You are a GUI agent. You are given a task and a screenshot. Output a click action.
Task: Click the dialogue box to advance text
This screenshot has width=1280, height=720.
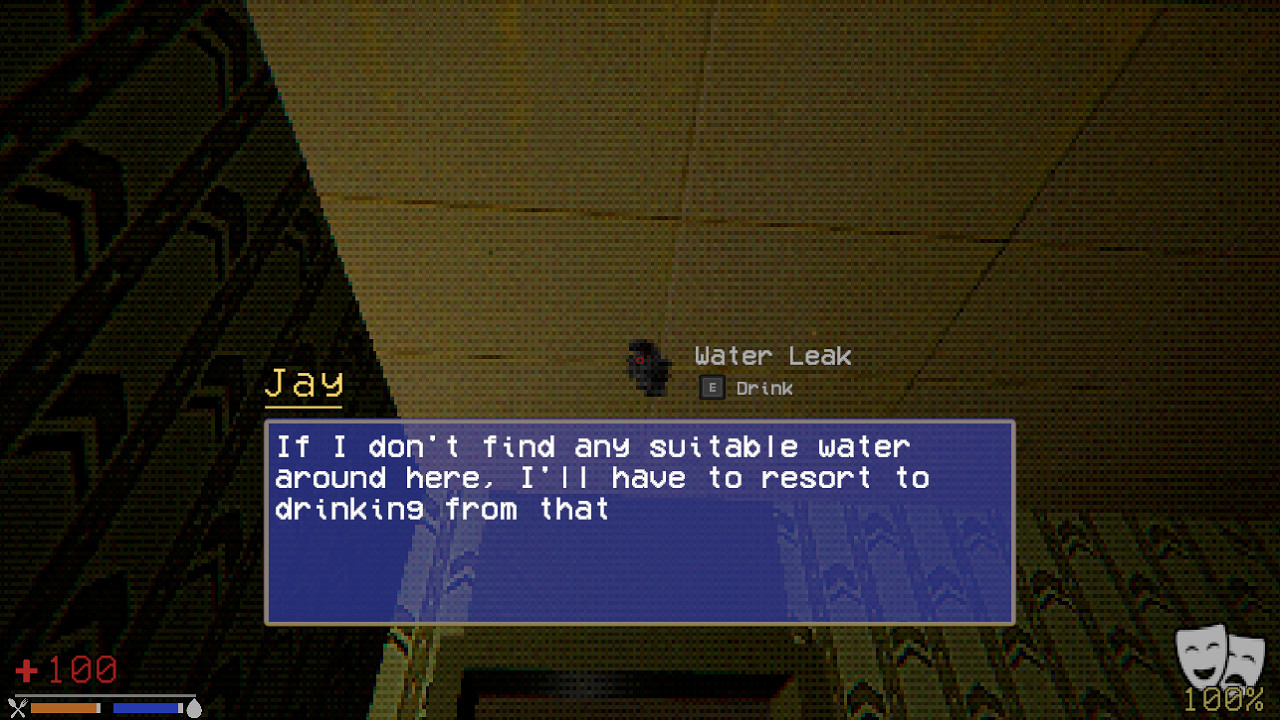click(640, 522)
